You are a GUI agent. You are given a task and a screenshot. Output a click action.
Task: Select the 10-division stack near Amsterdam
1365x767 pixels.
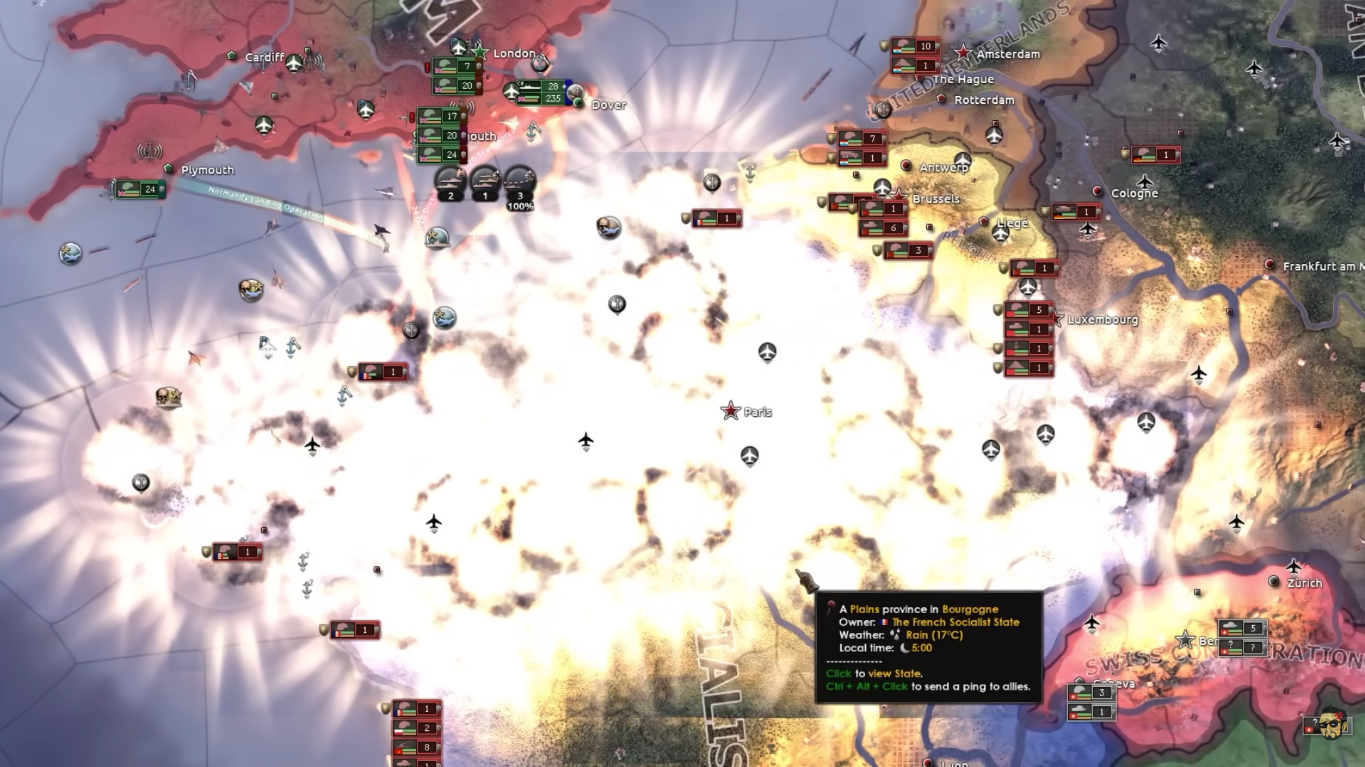point(915,46)
